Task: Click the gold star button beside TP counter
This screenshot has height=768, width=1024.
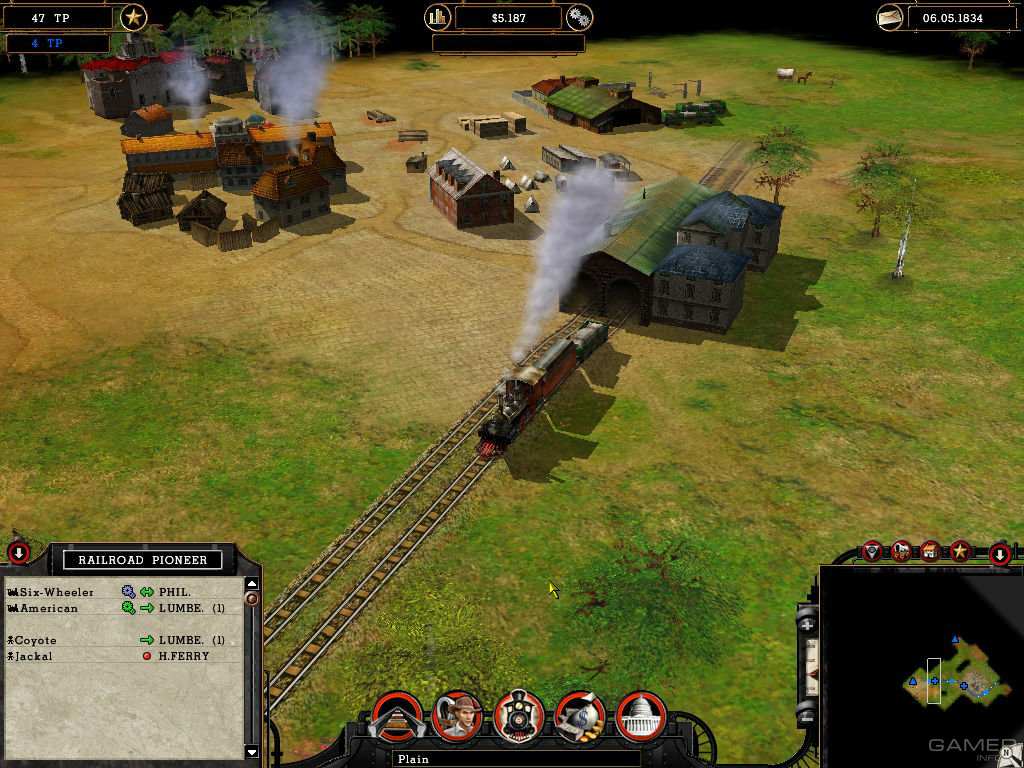Action: point(133,17)
